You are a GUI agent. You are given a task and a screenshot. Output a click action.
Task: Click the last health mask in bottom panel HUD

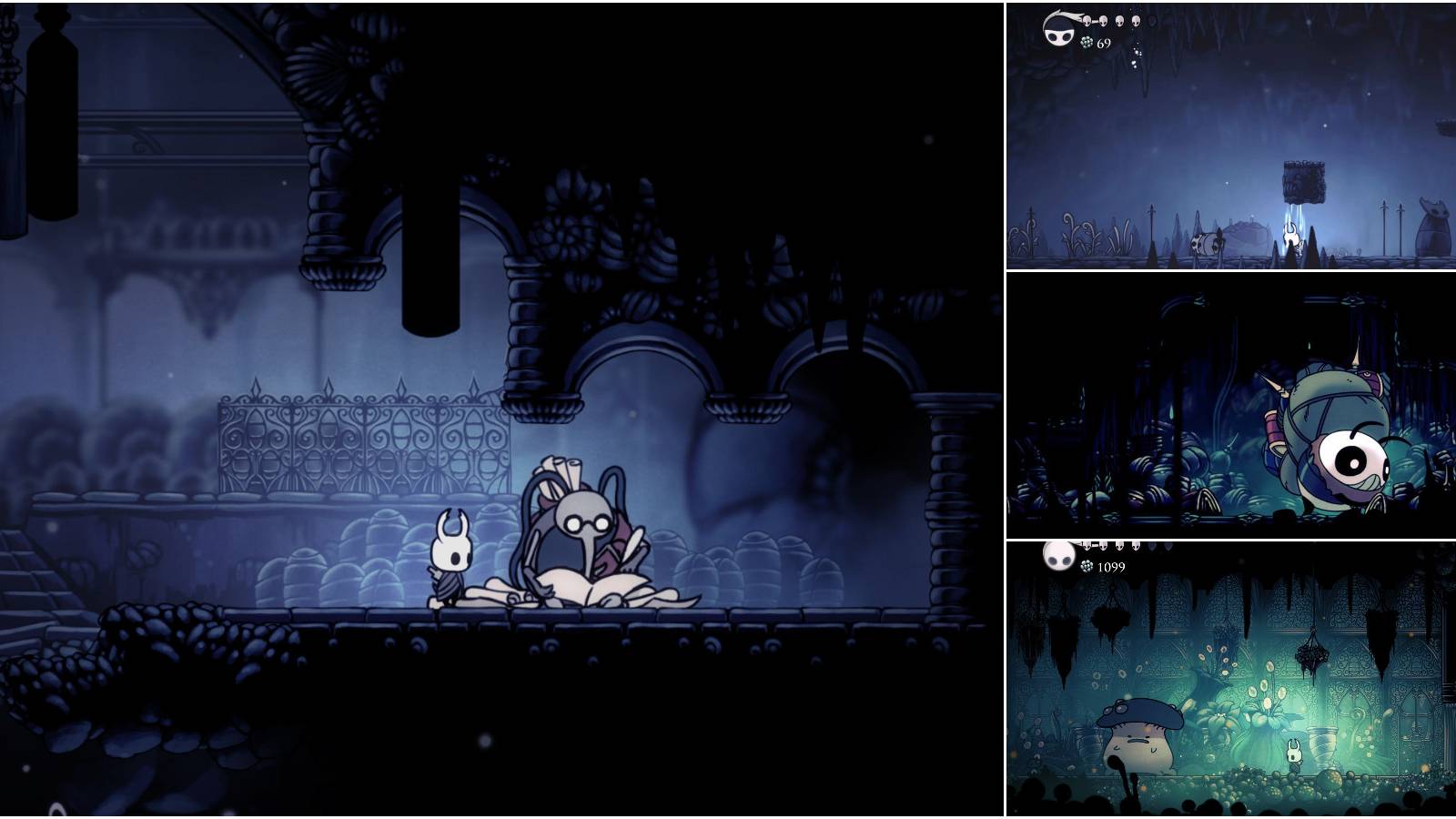(1137, 545)
